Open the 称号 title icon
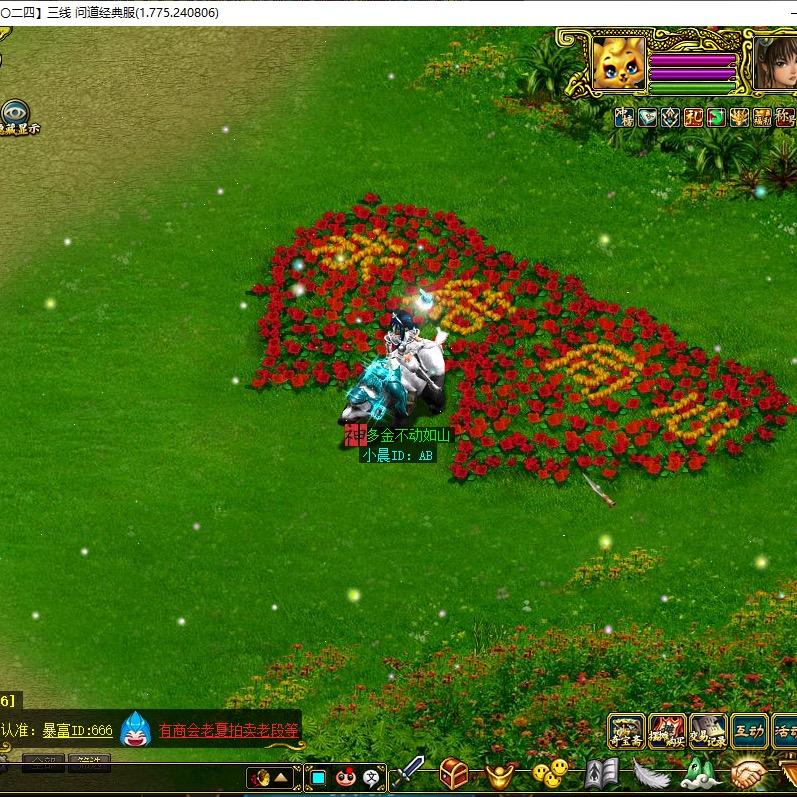 click(x=785, y=117)
